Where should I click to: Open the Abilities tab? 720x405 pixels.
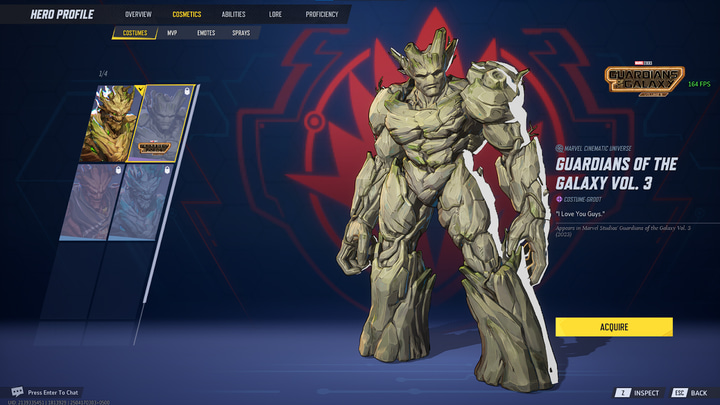(x=233, y=15)
